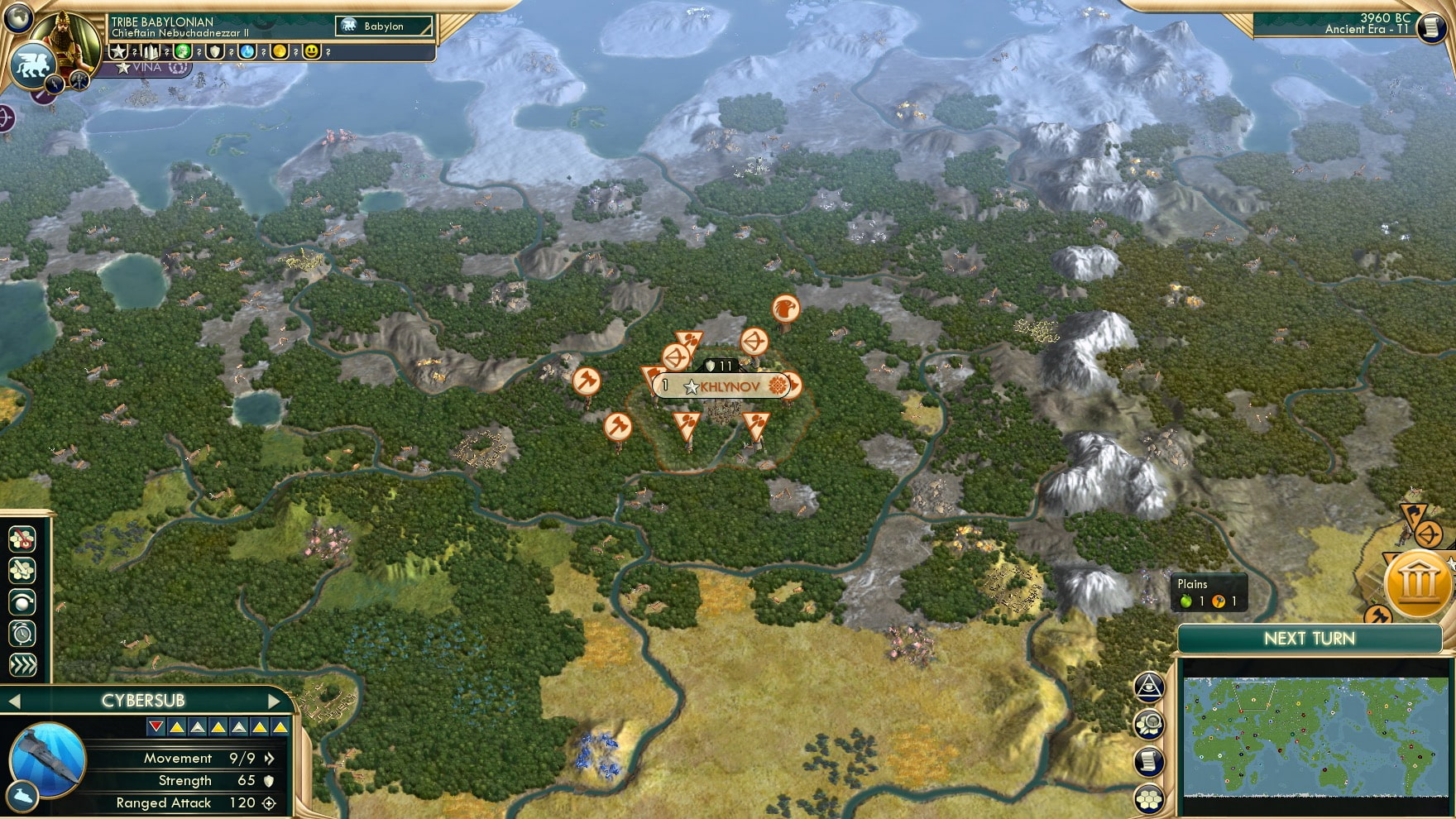The height and width of the screenshot is (819, 1456).
Task: Open the notification log scroll icon near minimap
Action: (1150, 760)
